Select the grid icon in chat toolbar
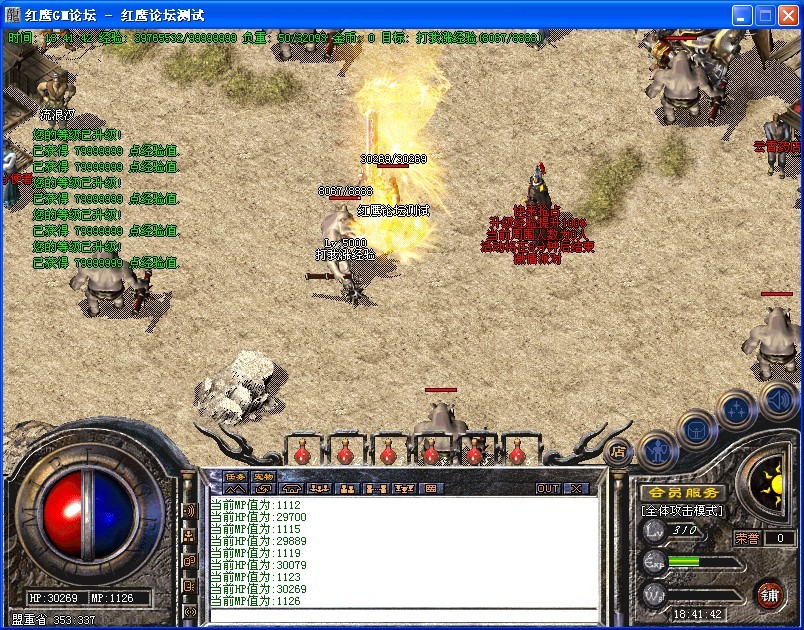This screenshot has width=804, height=630. coord(431,488)
